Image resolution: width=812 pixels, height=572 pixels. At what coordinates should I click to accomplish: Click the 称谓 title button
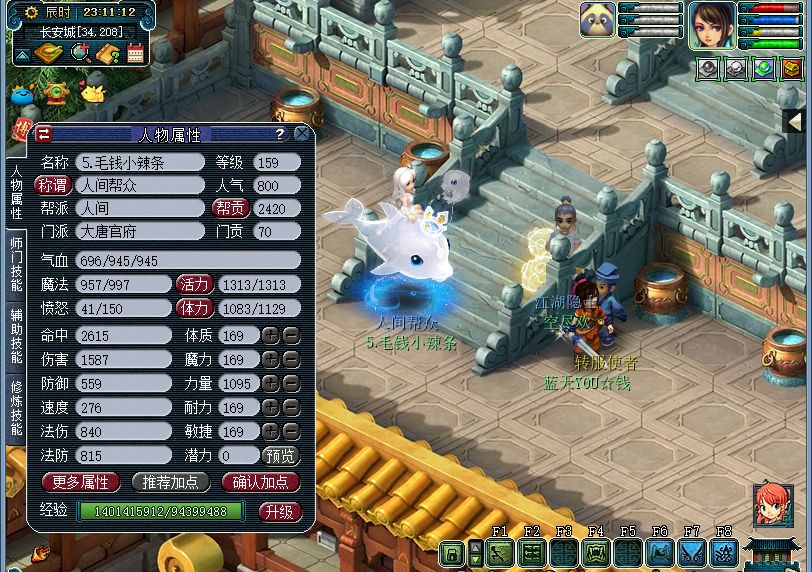click(x=52, y=185)
